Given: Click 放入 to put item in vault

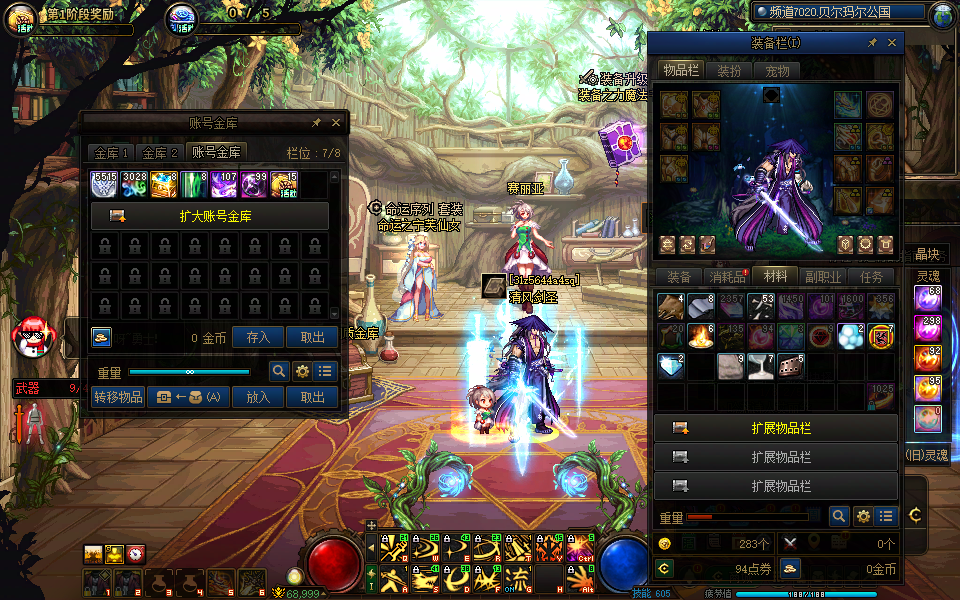Looking at the screenshot, I should click(258, 397).
